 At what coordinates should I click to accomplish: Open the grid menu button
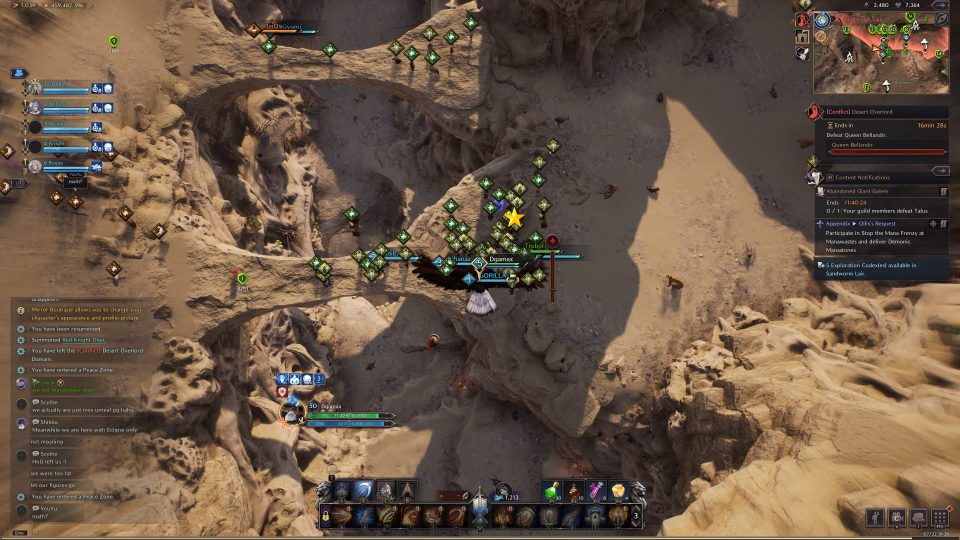(940, 517)
